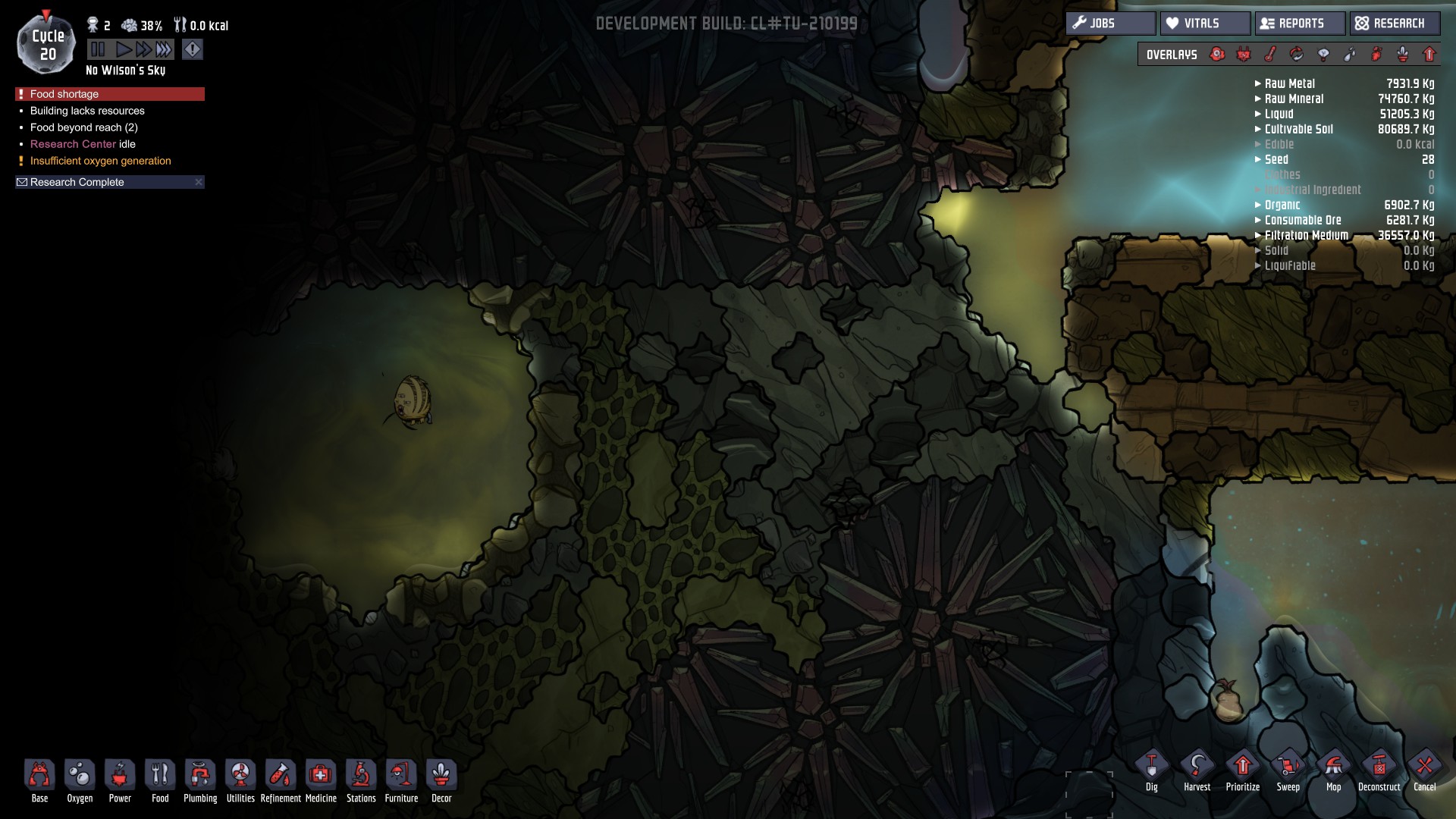1456x819 pixels.
Task: Open the Base build menu
Action: [x=39, y=781]
